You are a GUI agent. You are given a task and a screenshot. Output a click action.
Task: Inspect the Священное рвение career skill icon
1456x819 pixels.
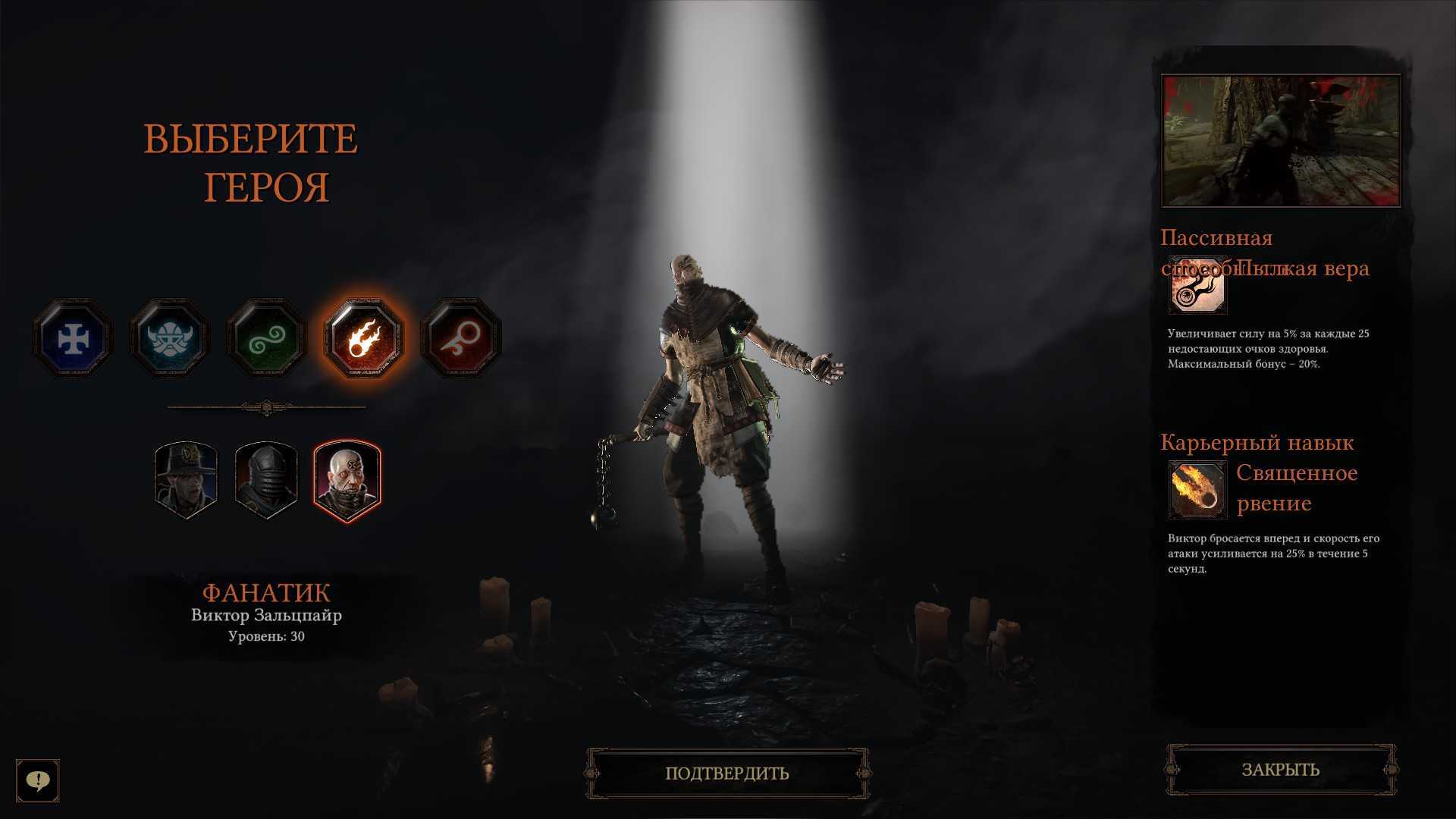pyautogui.click(x=1197, y=489)
